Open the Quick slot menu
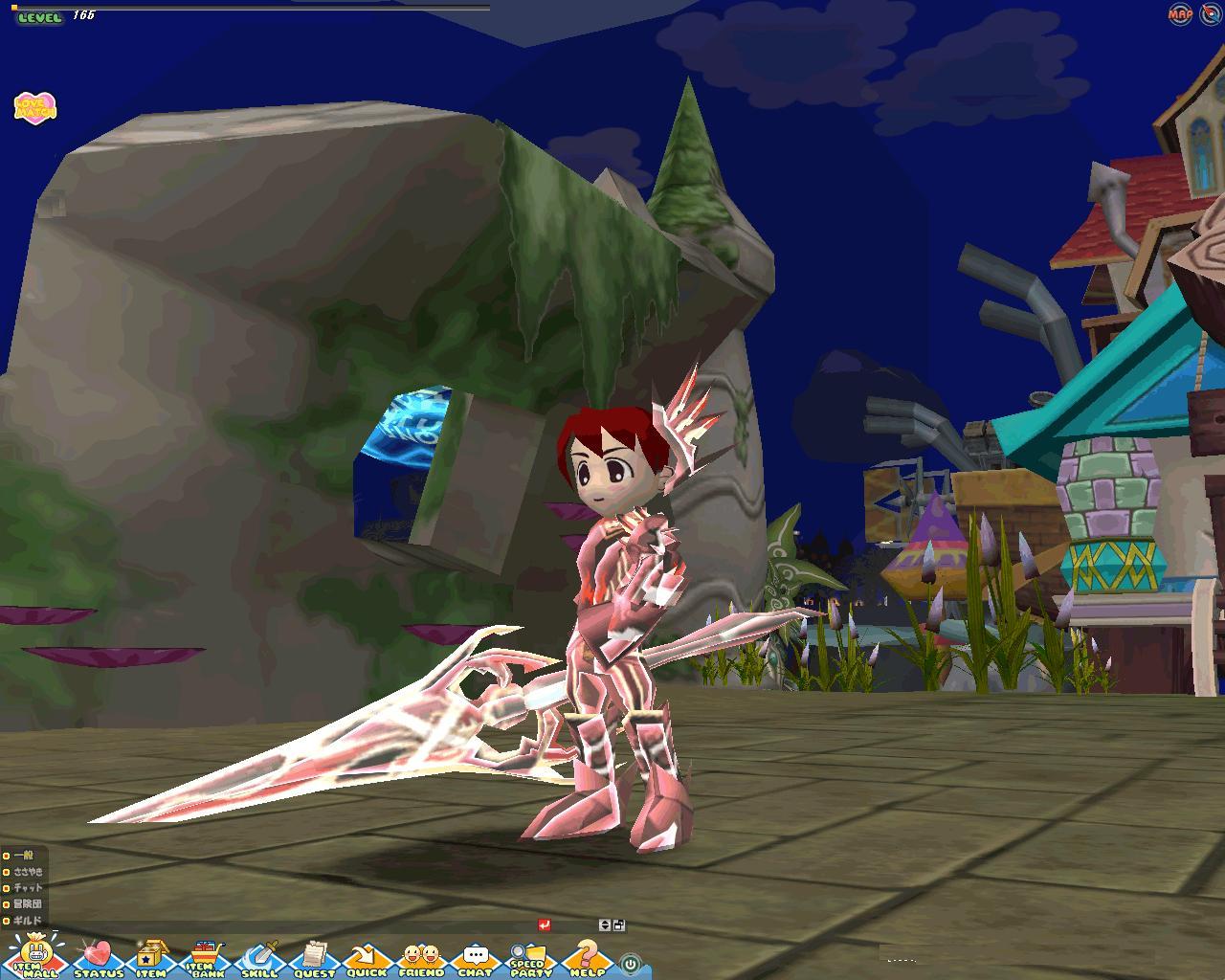The width and height of the screenshot is (1225, 980). tap(367, 958)
